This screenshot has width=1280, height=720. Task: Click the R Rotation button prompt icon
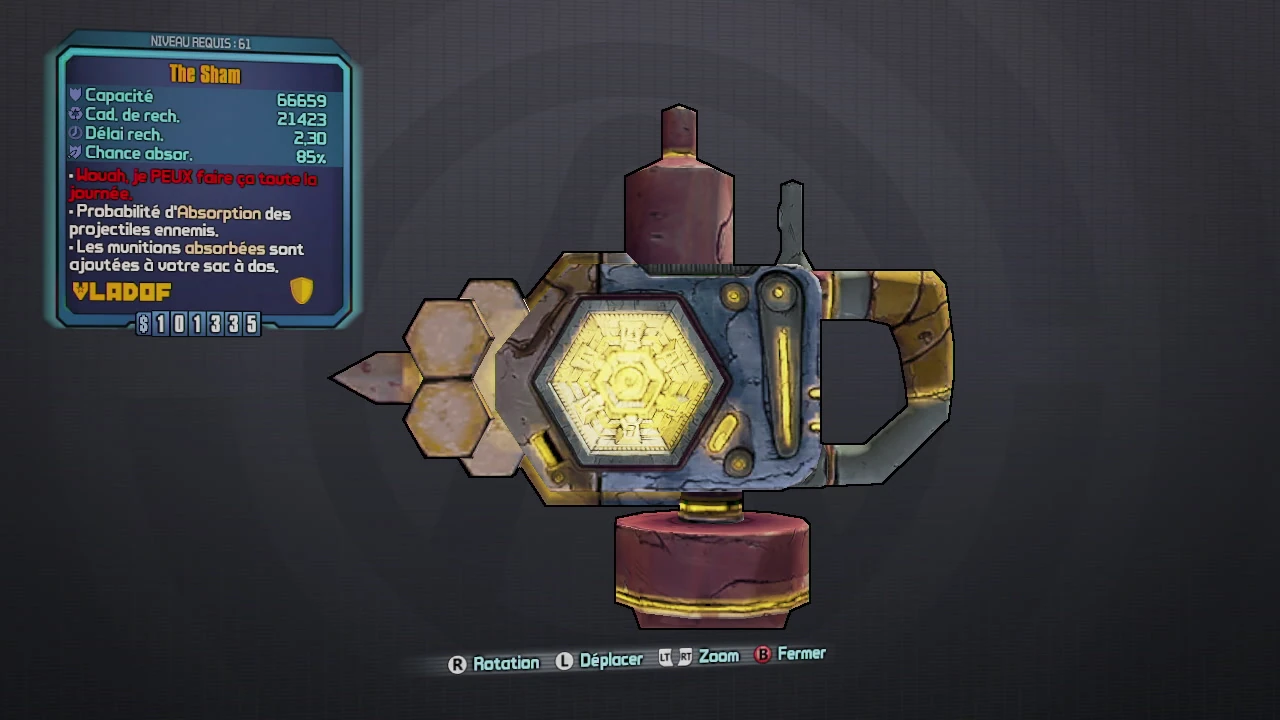[x=457, y=662]
